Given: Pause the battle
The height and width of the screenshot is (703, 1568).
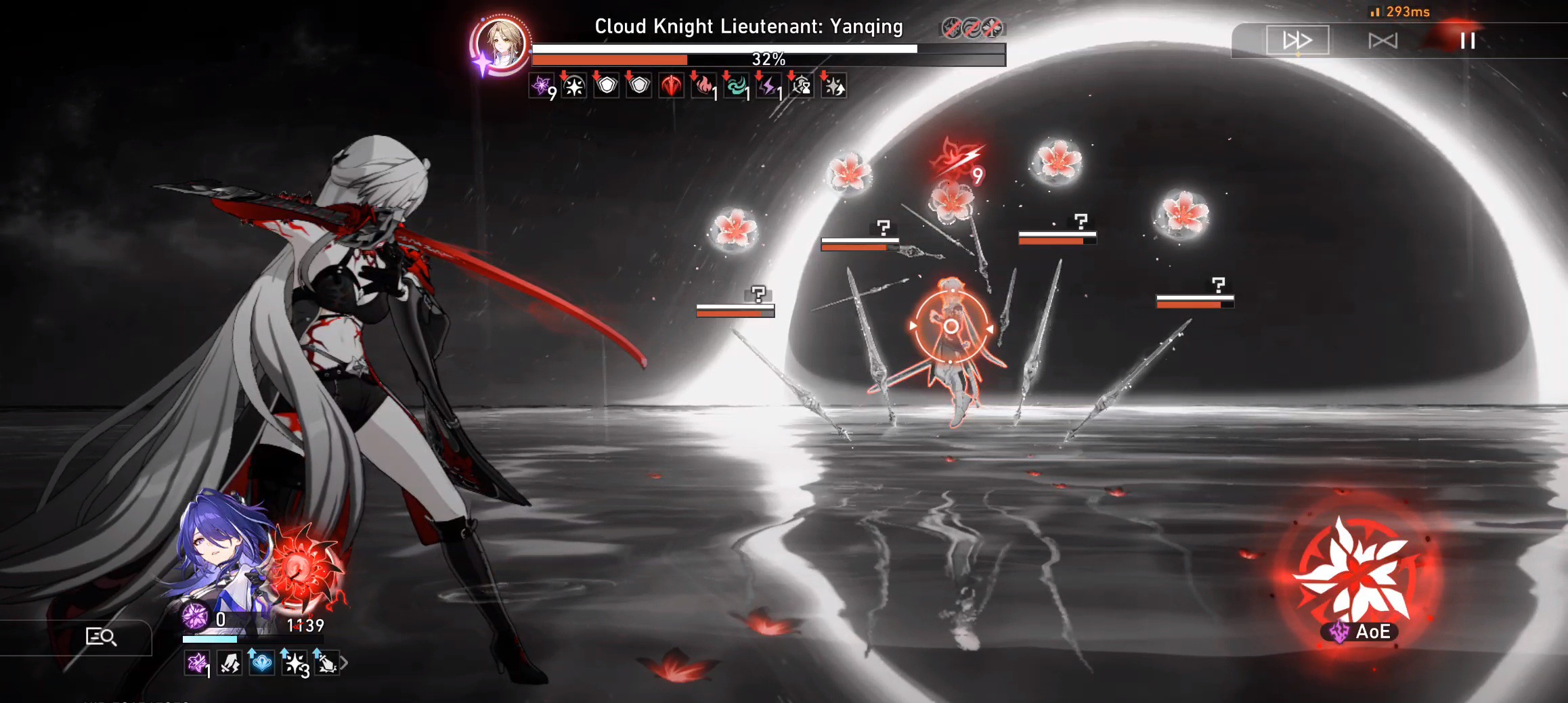Looking at the screenshot, I should 1469,41.
